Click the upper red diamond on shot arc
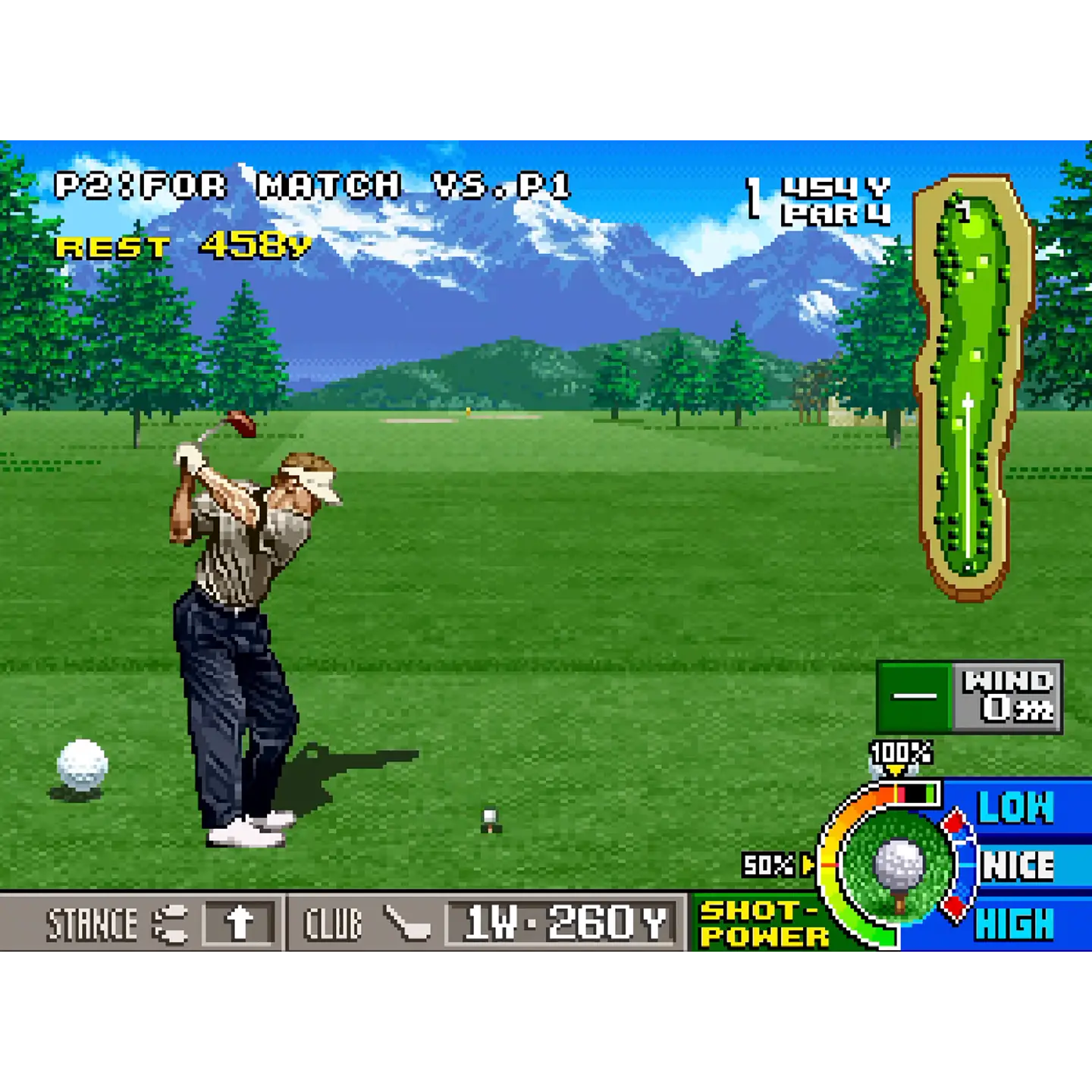 point(955,821)
